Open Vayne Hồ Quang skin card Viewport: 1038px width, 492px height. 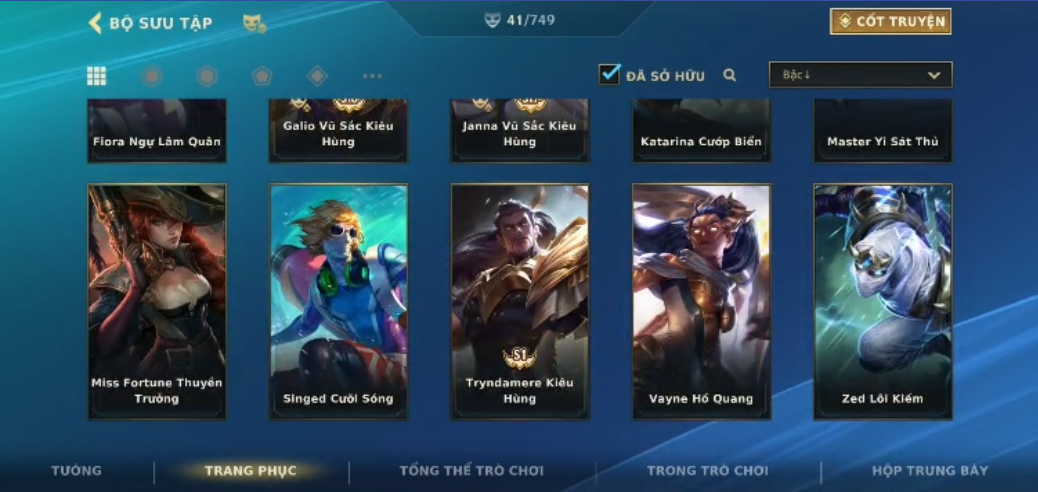(x=701, y=300)
